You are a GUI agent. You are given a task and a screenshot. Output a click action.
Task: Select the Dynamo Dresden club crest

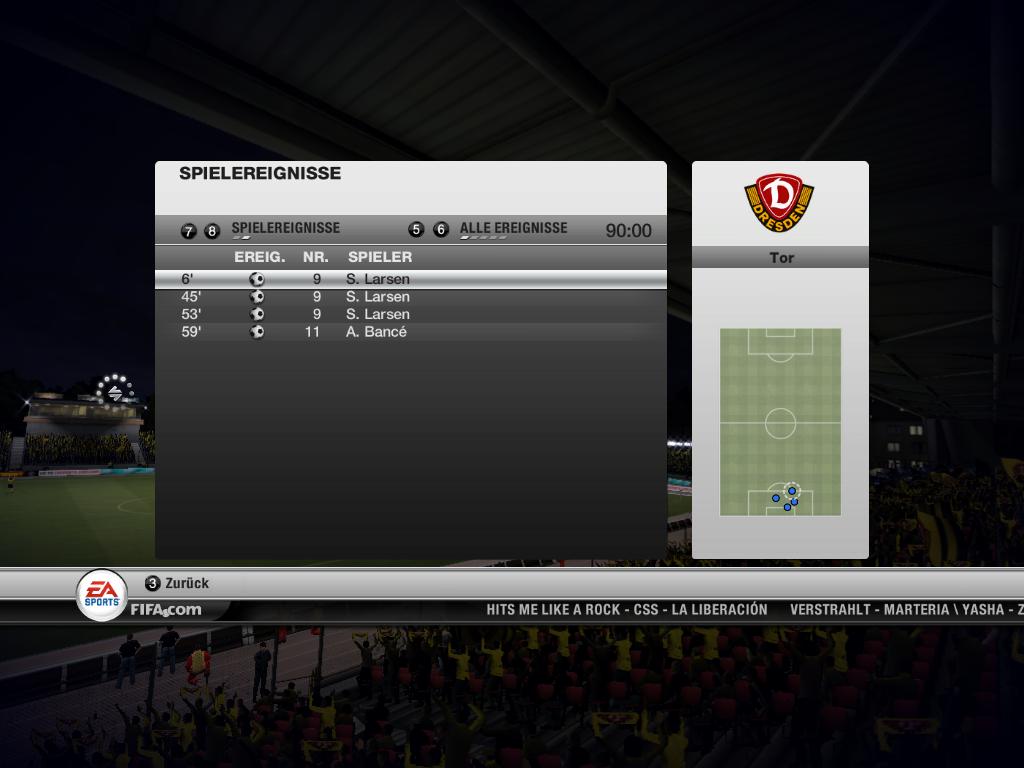780,203
